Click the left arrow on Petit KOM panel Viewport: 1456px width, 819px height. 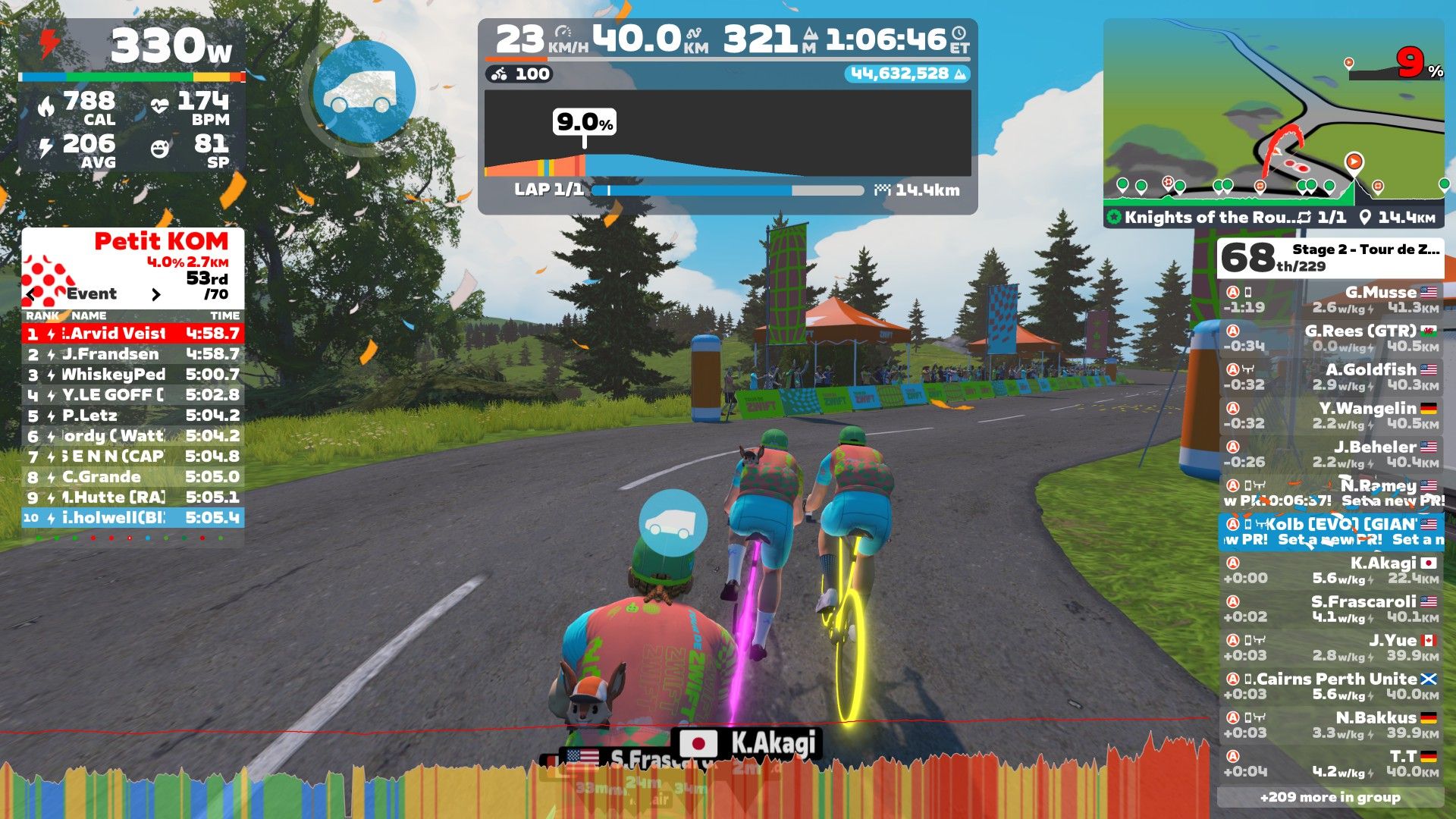[x=31, y=294]
